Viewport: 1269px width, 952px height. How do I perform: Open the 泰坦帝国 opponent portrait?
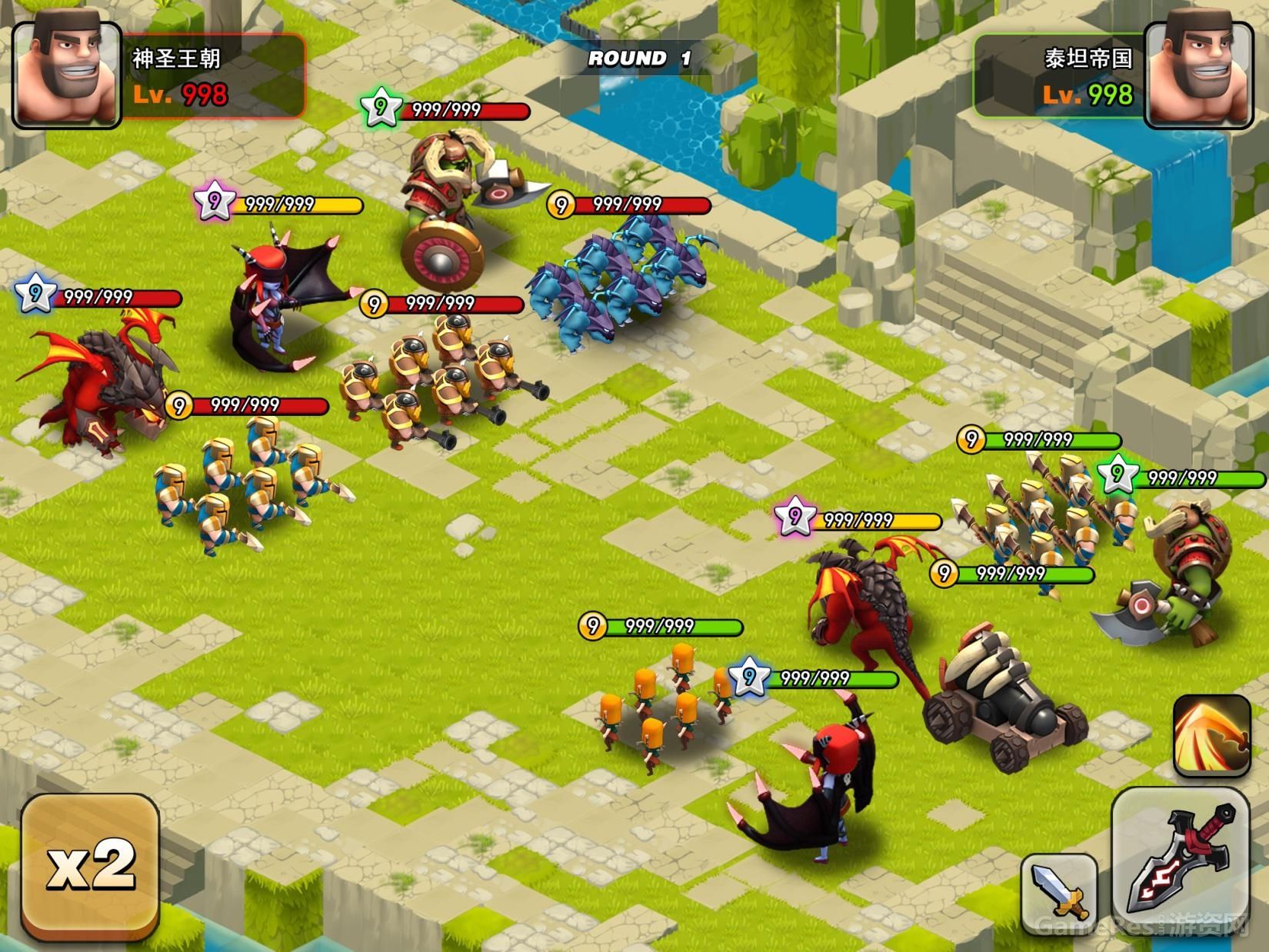(x=1201, y=73)
